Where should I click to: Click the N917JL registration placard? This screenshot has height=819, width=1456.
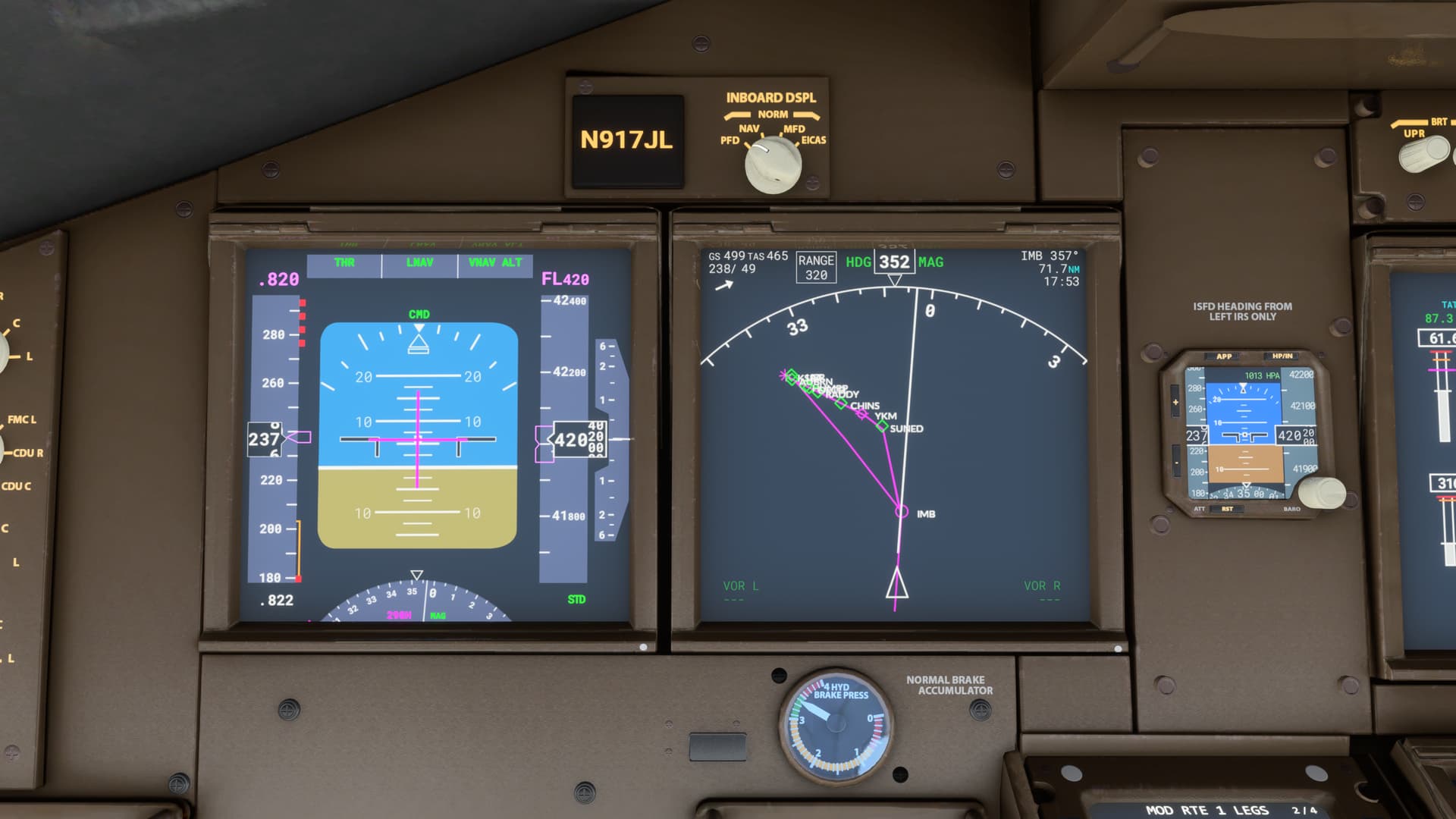(x=626, y=140)
